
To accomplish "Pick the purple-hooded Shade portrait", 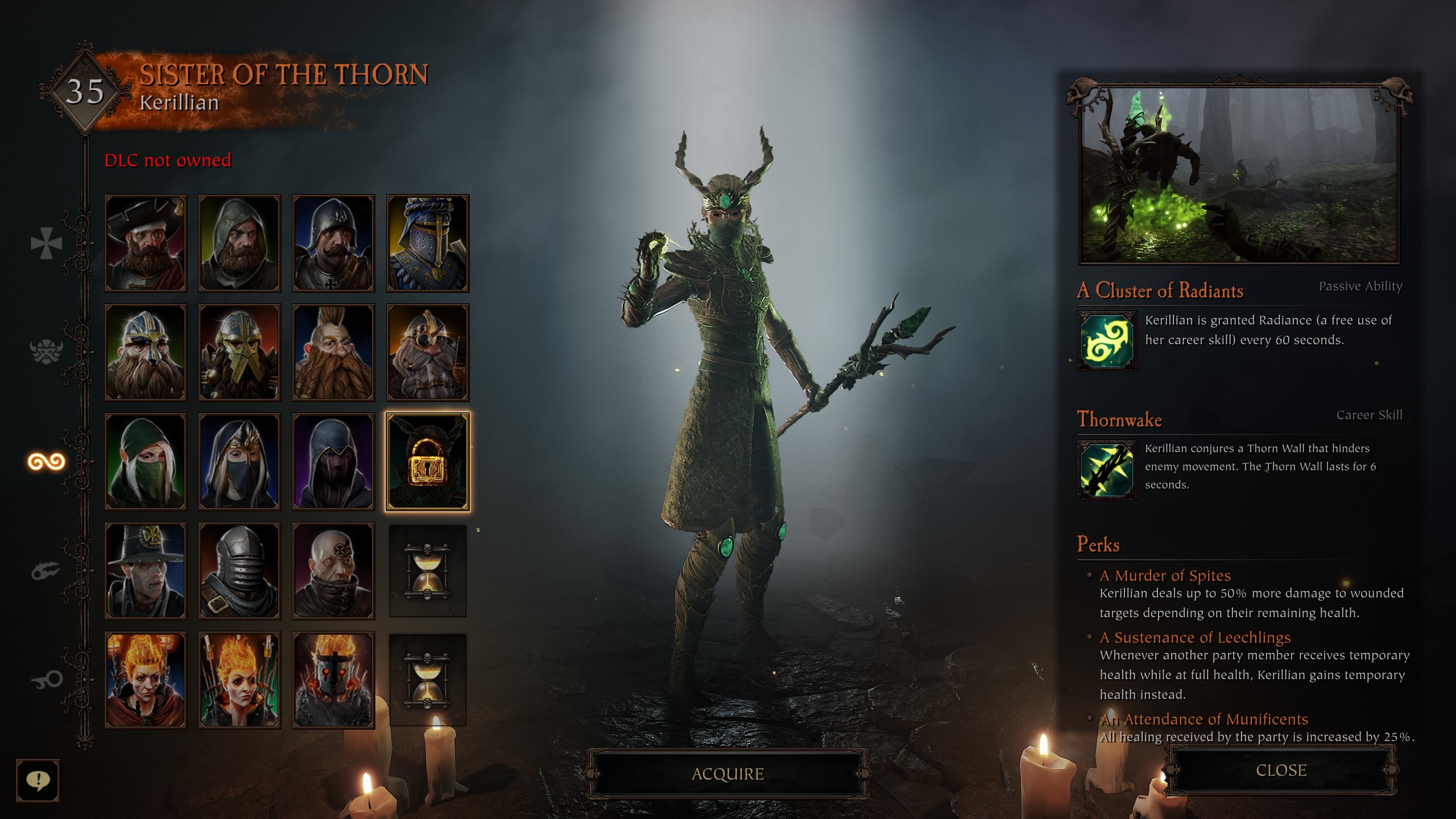I will [333, 462].
